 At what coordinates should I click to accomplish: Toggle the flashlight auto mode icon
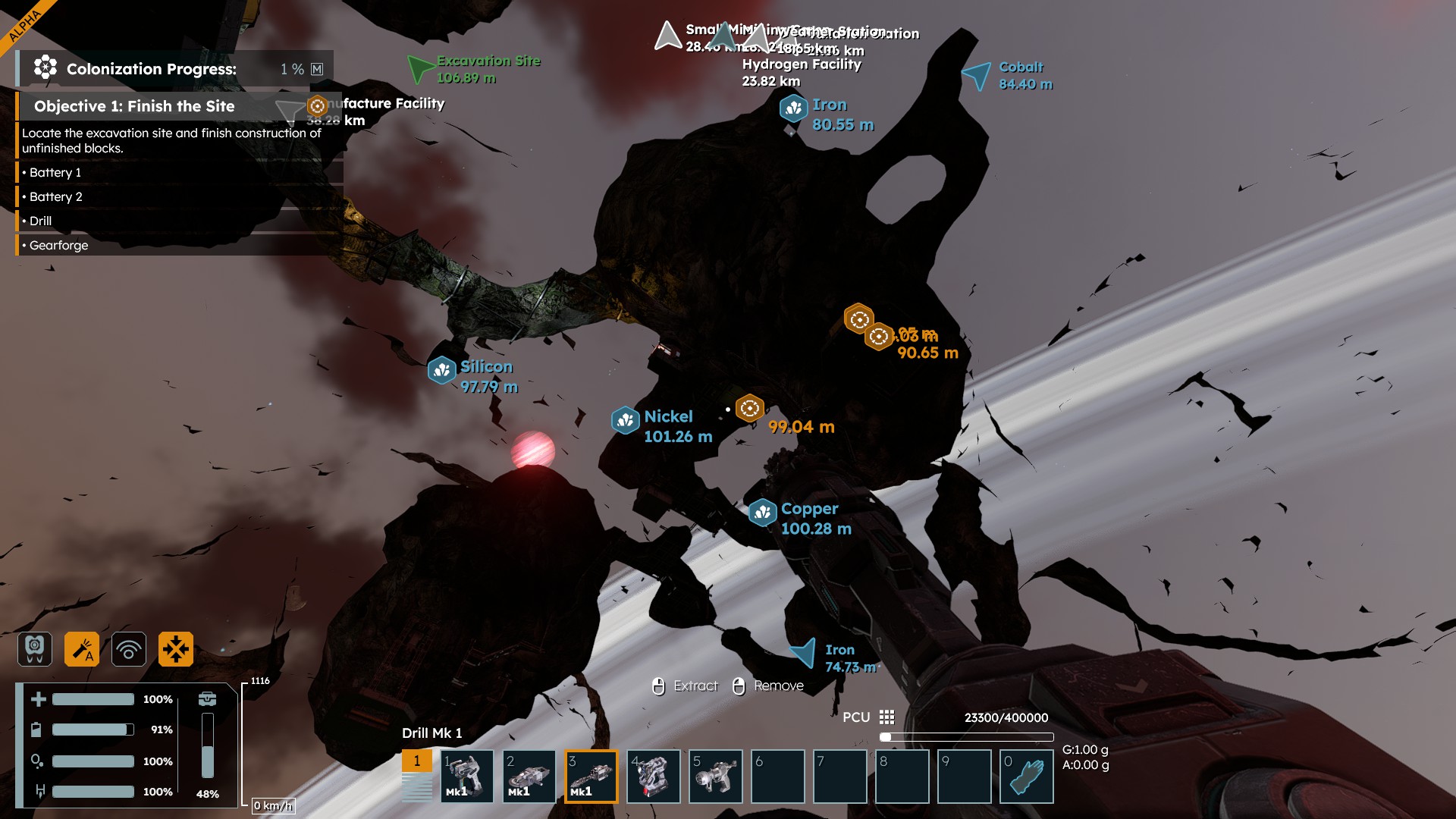pyautogui.click(x=82, y=649)
